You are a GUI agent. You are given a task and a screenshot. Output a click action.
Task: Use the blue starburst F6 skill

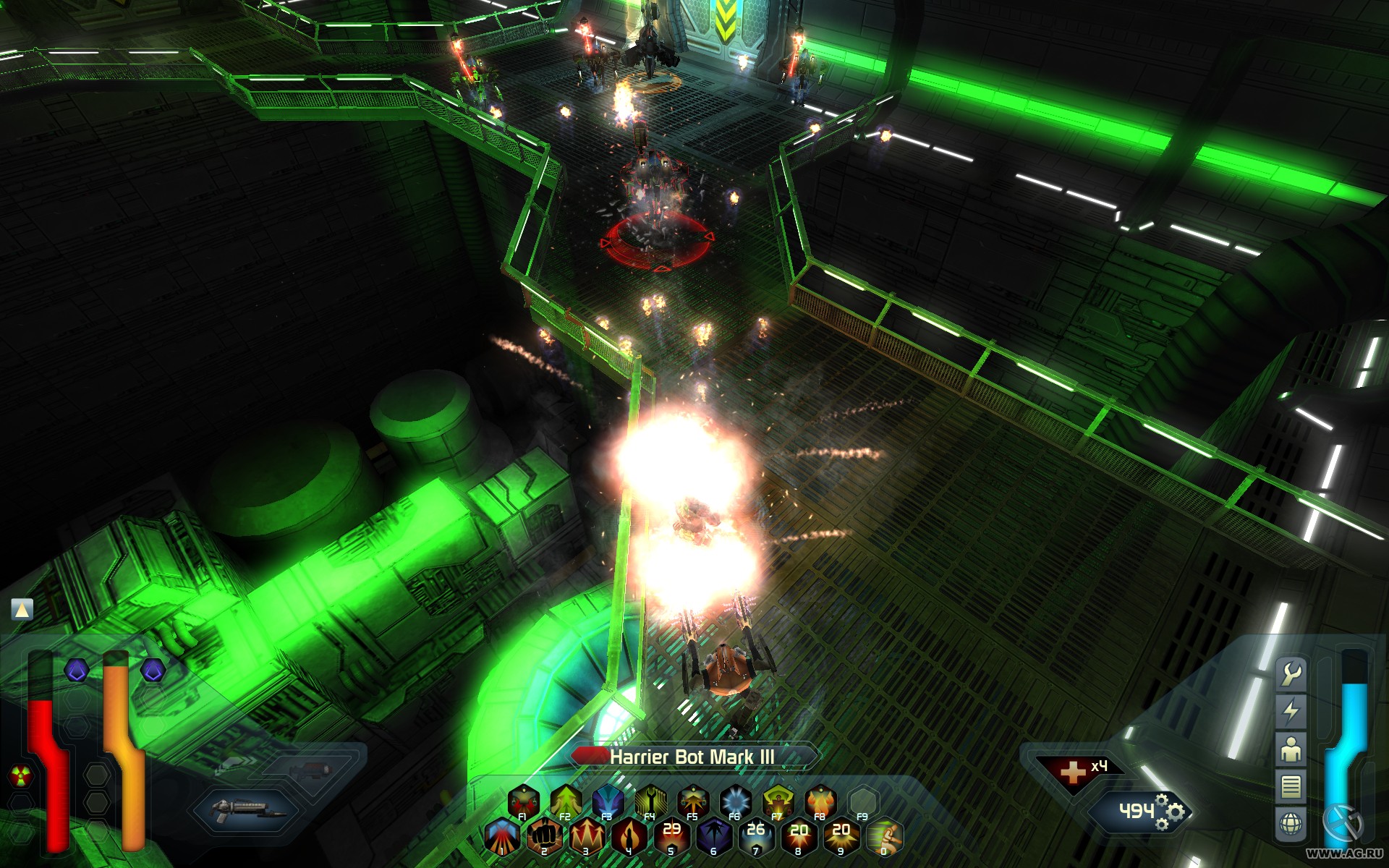click(735, 801)
